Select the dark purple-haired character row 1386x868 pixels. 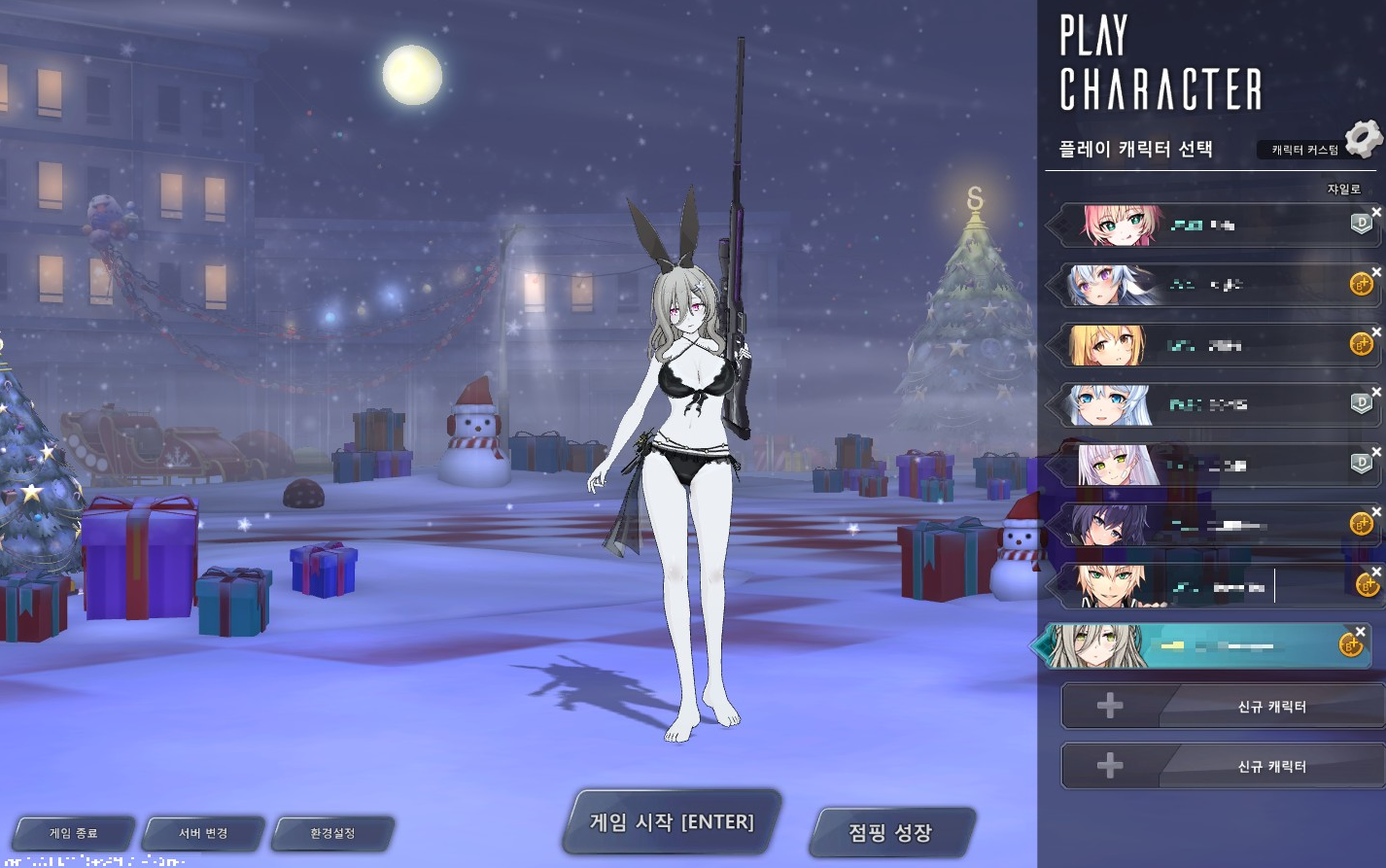pos(1215,526)
